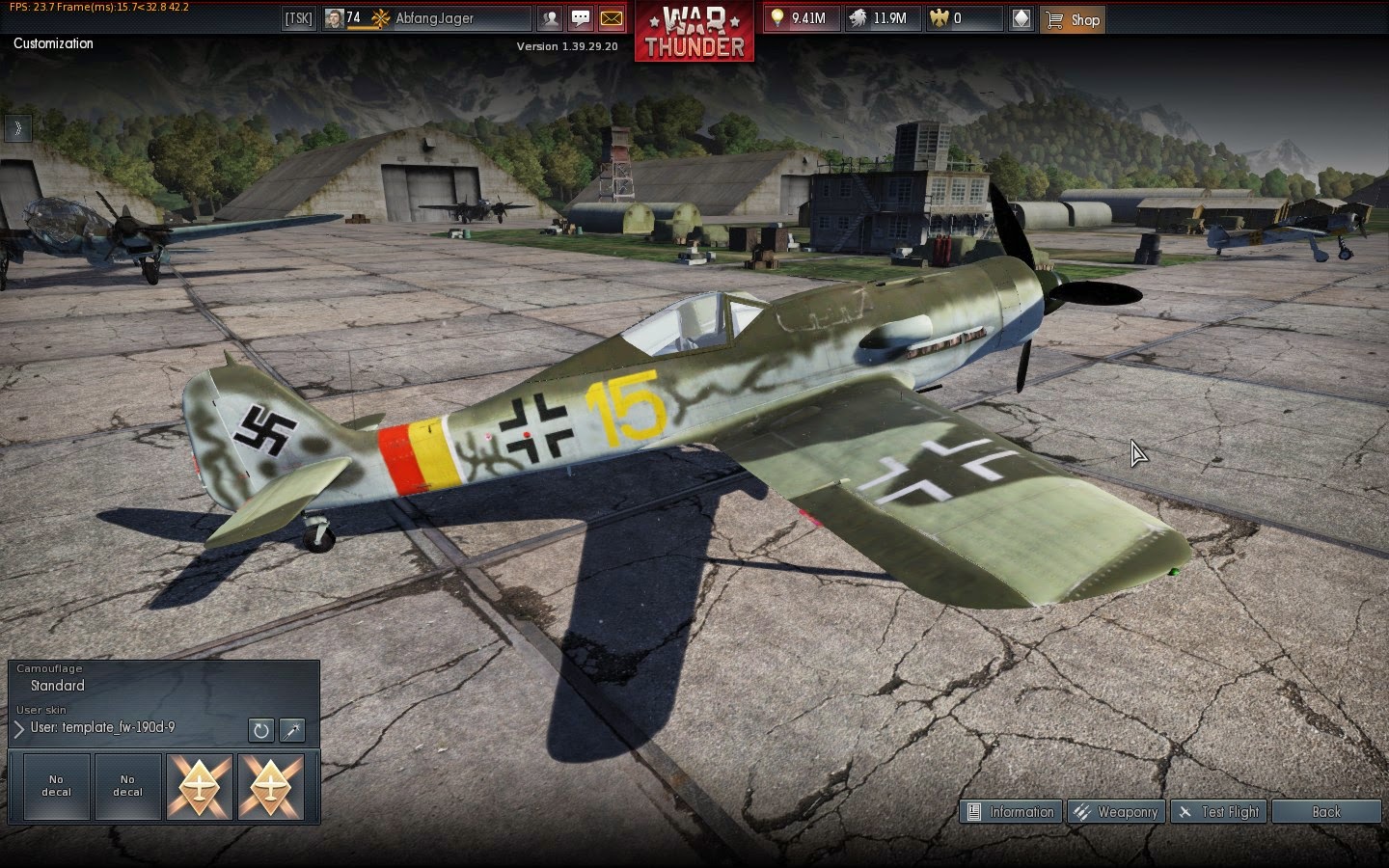Choose the template_fw-190d-9 user skin
The height and width of the screenshot is (868, 1389).
pyautogui.click(x=102, y=728)
